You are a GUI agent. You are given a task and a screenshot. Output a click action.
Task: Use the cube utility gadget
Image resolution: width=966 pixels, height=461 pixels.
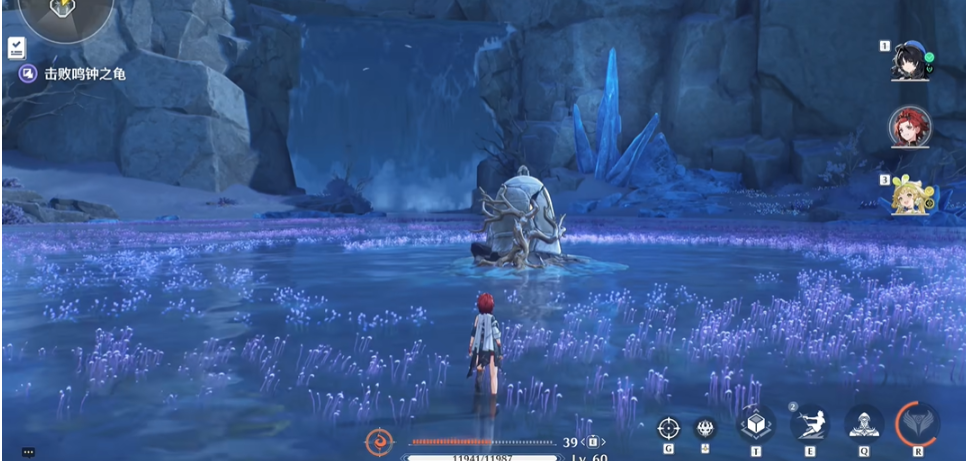(756, 425)
